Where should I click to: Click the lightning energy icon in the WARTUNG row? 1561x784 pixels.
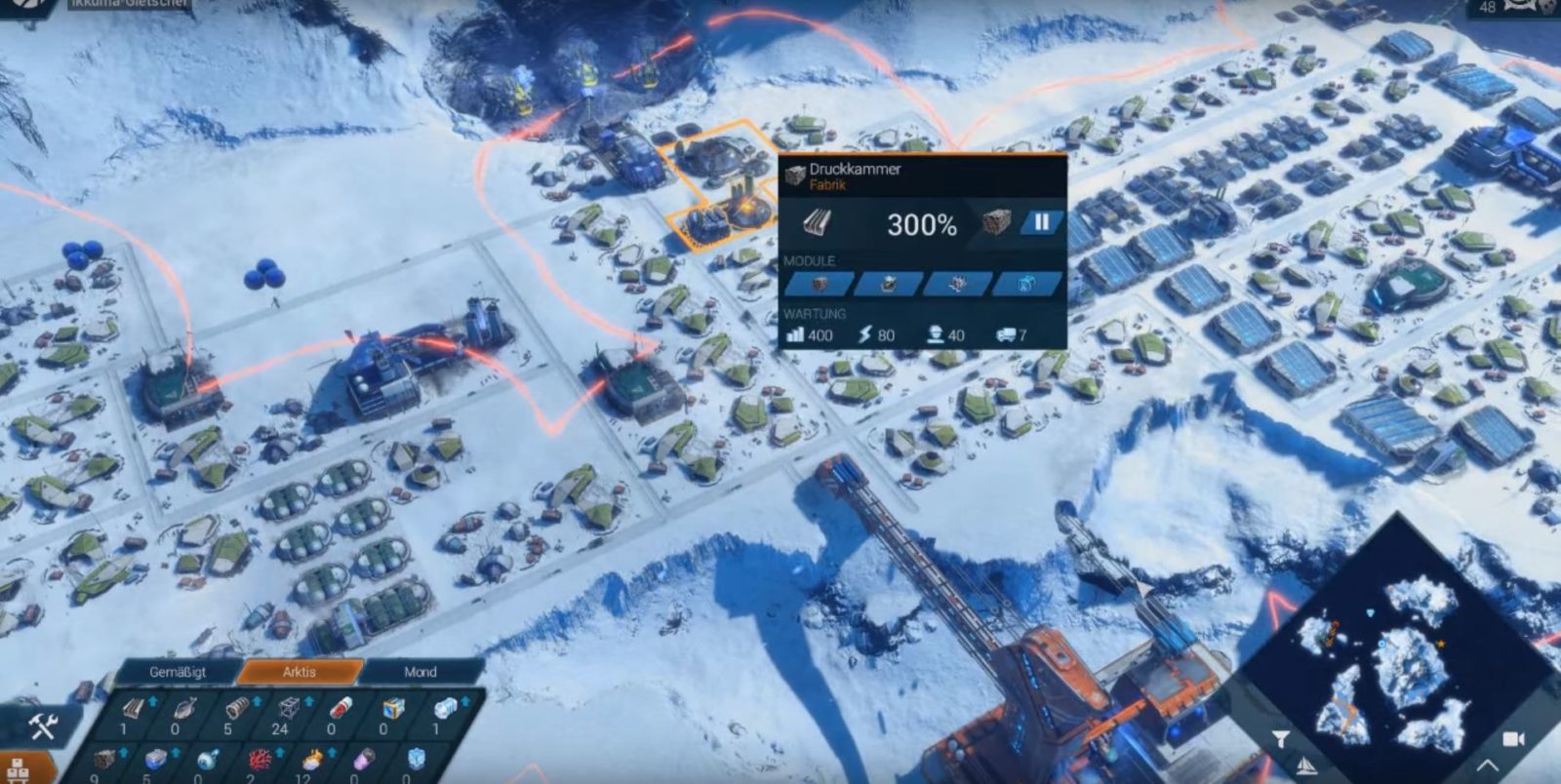[865, 334]
